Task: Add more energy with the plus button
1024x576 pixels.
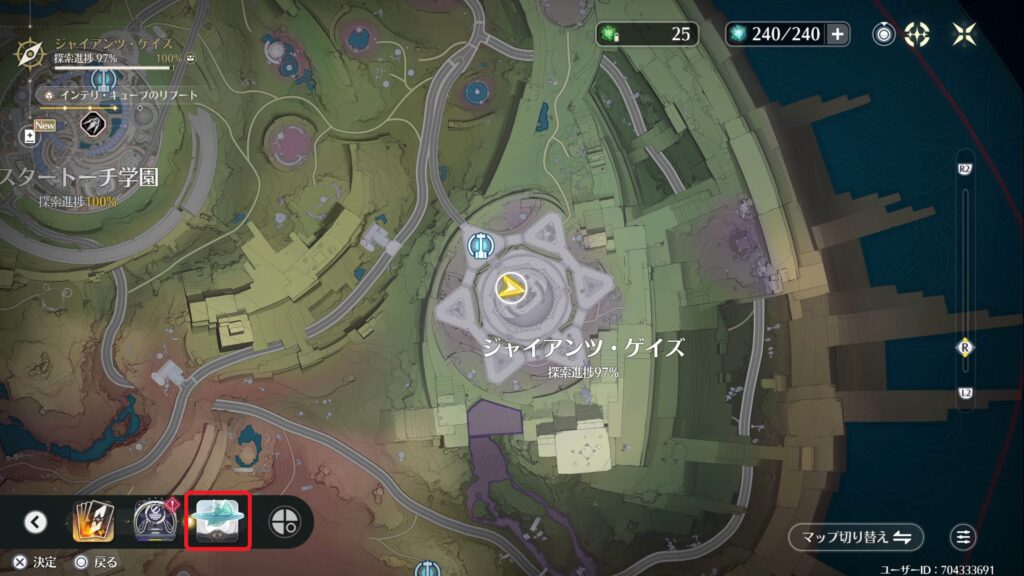Action: (838, 34)
